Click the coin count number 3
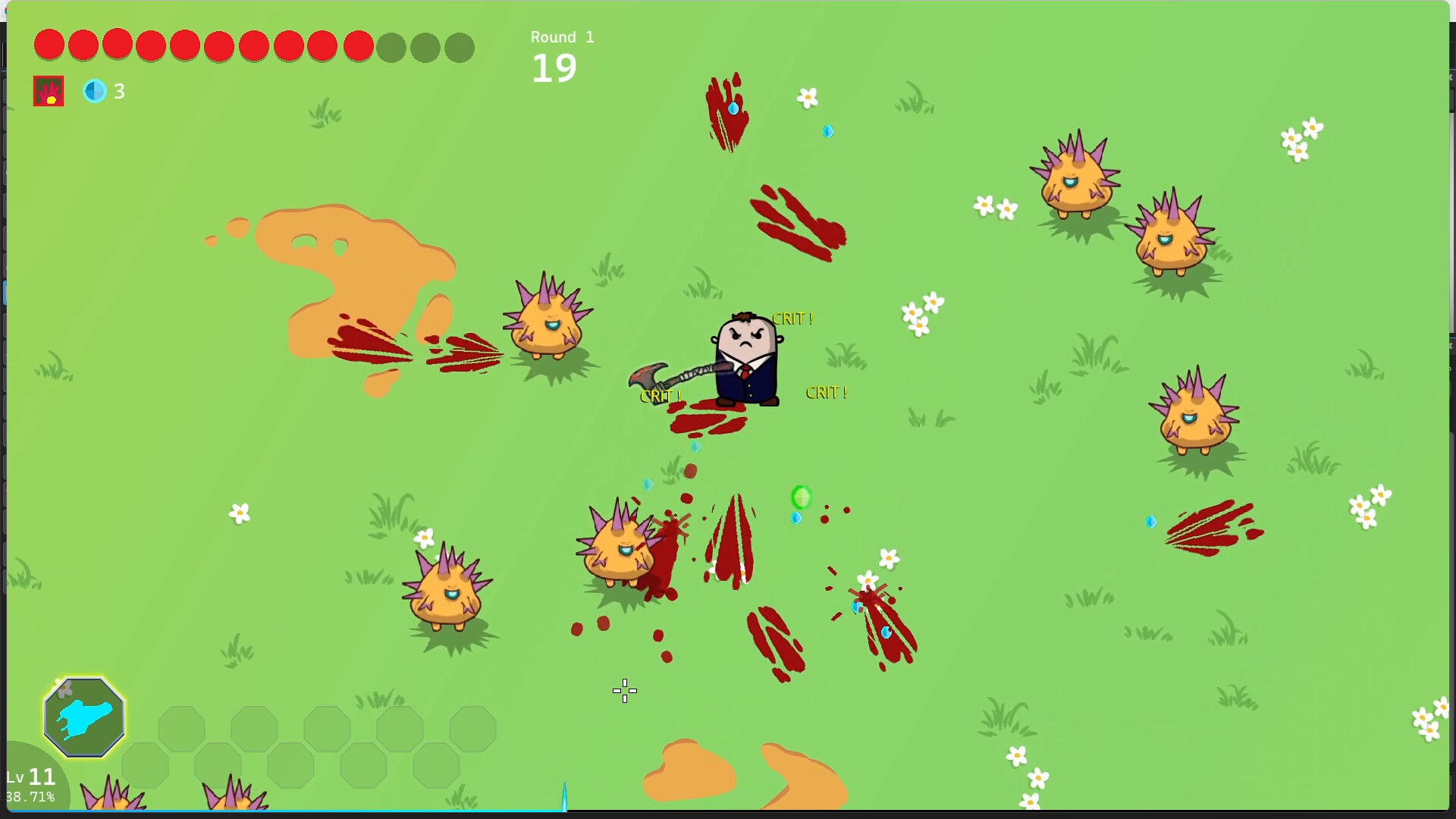 (x=120, y=91)
